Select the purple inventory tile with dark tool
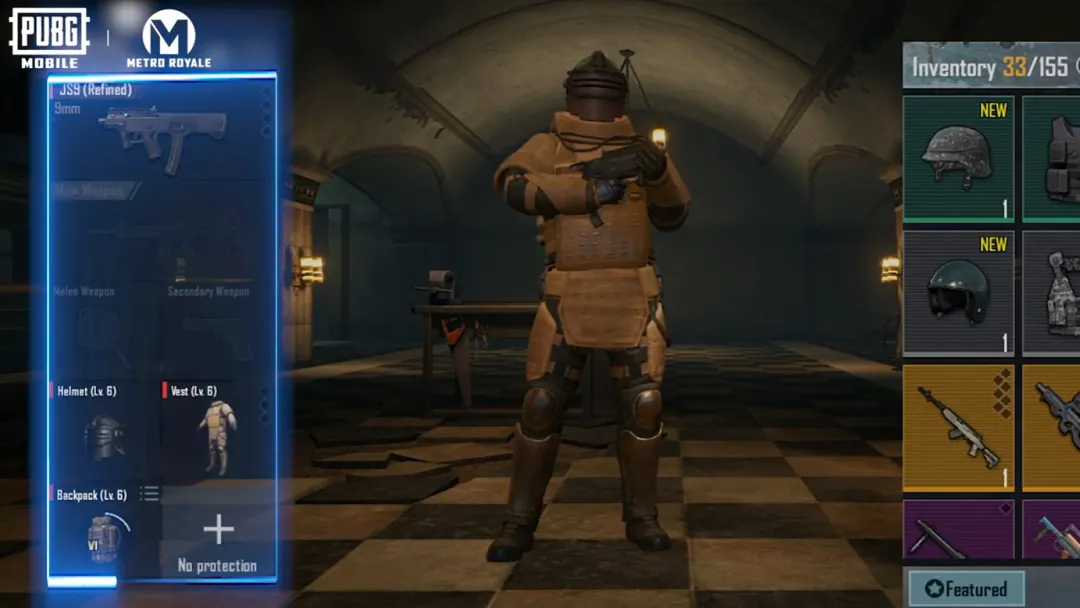 958,531
